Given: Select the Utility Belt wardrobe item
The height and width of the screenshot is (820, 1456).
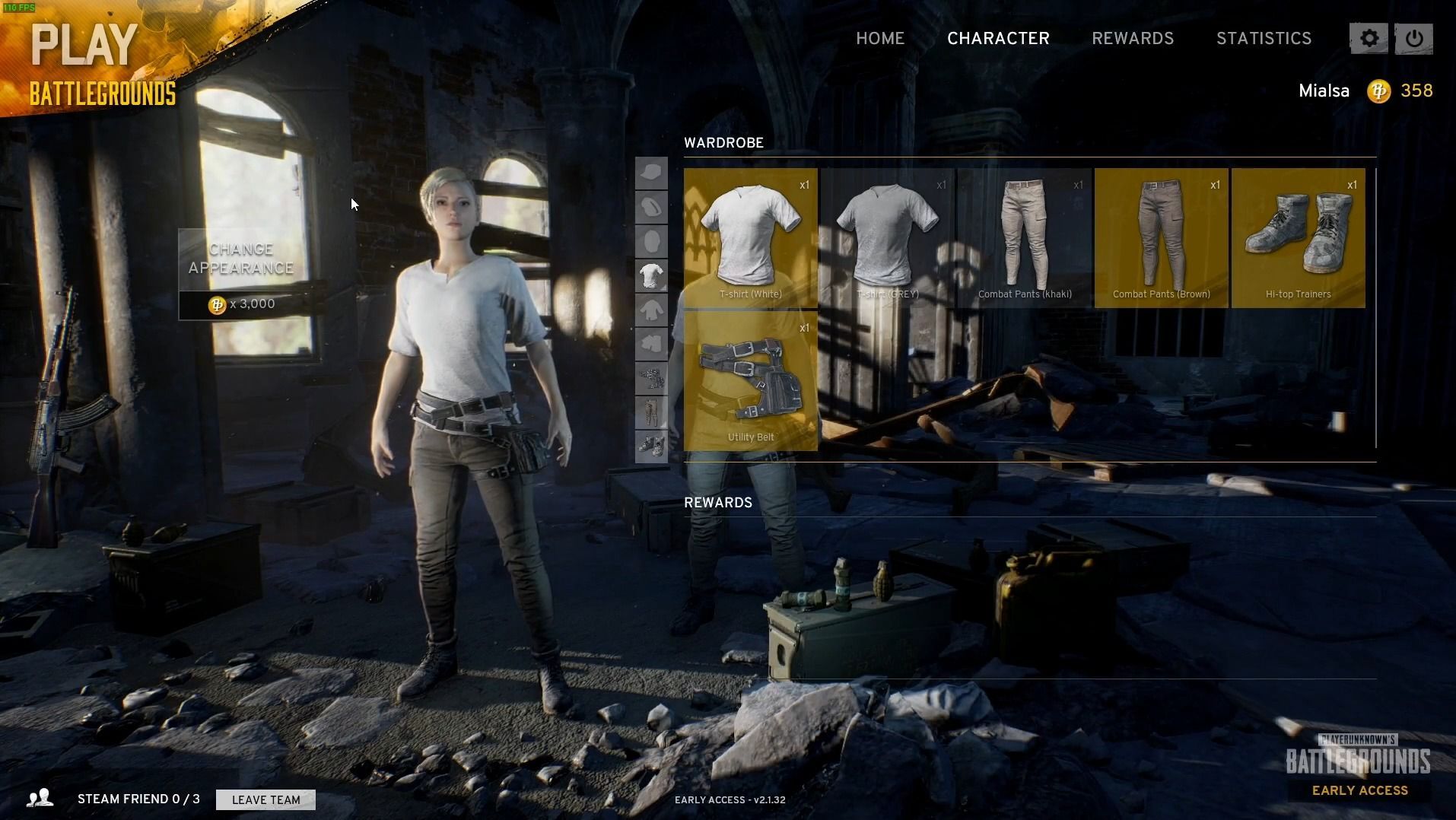Looking at the screenshot, I should click(751, 380).
